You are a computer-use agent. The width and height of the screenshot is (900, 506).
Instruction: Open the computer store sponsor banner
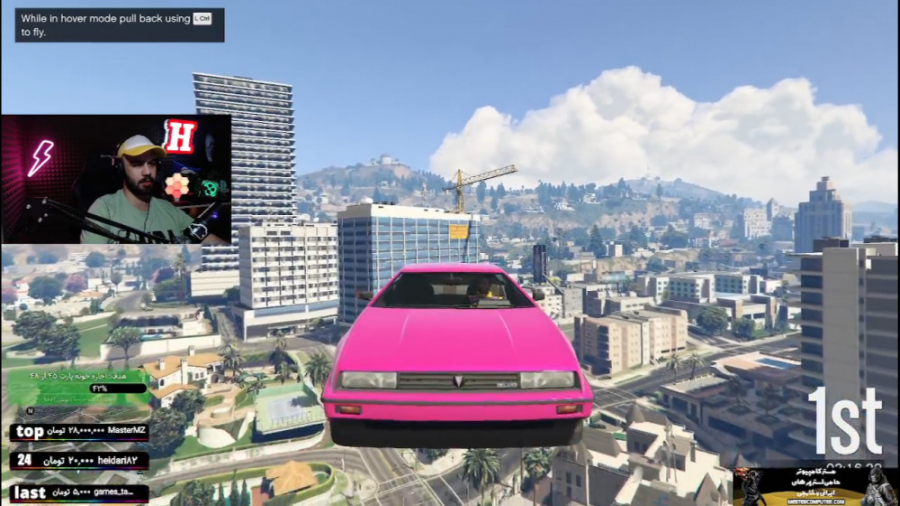(x=814, y=486)
